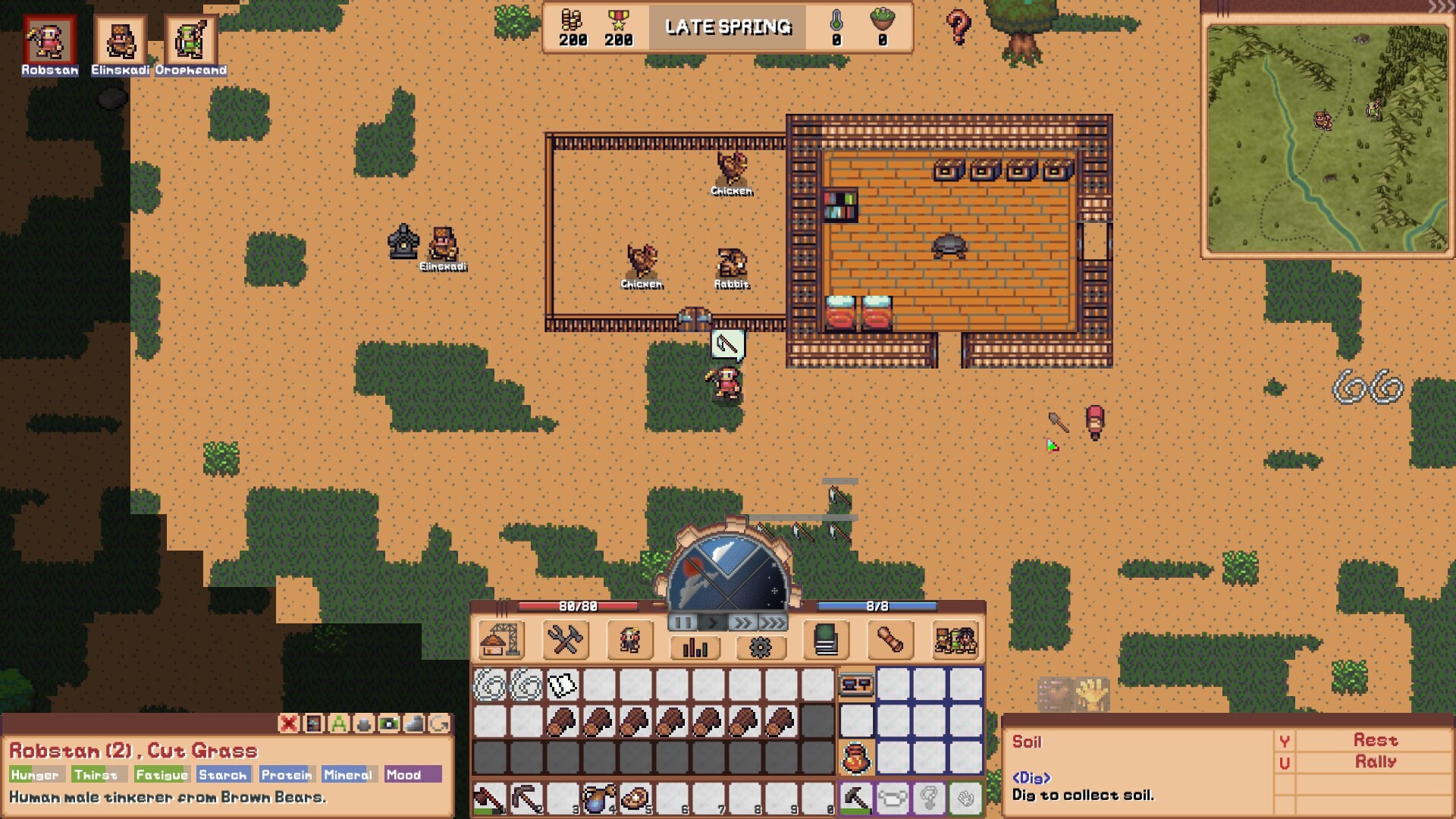Open the building construction menu
Screen dimensions: 1456x819
pyautogui.click(x=500, y=640)
